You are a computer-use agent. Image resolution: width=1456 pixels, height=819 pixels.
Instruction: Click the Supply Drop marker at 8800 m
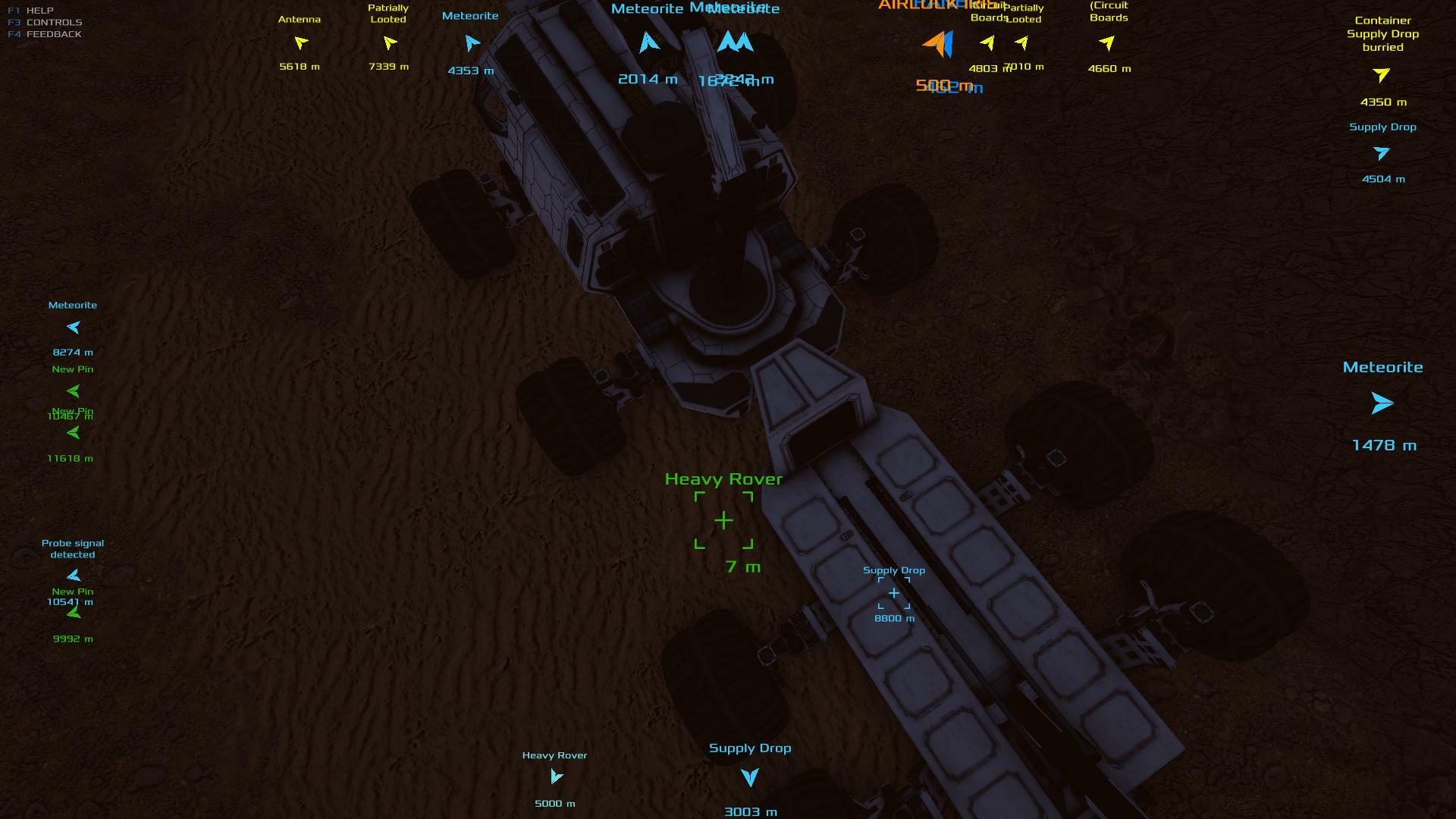click(x=894, y=593)
